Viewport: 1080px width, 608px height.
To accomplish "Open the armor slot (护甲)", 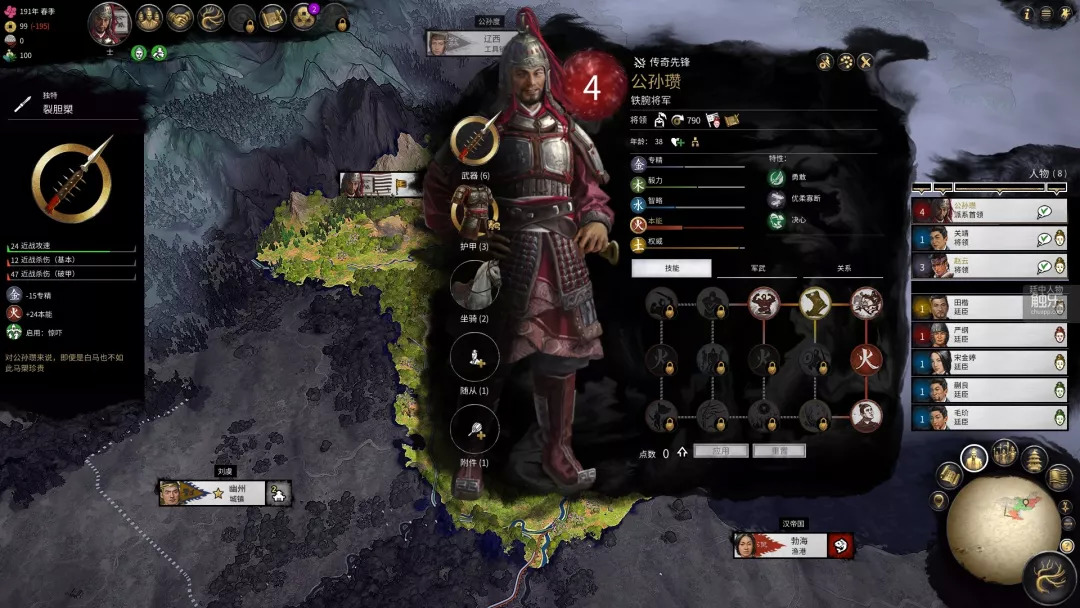I will 475,212.
